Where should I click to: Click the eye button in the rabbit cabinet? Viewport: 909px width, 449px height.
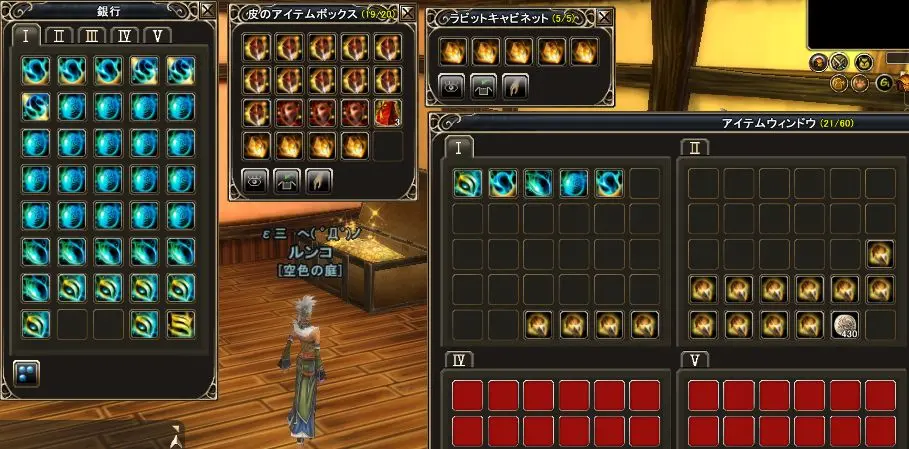(x=452, y=86)
